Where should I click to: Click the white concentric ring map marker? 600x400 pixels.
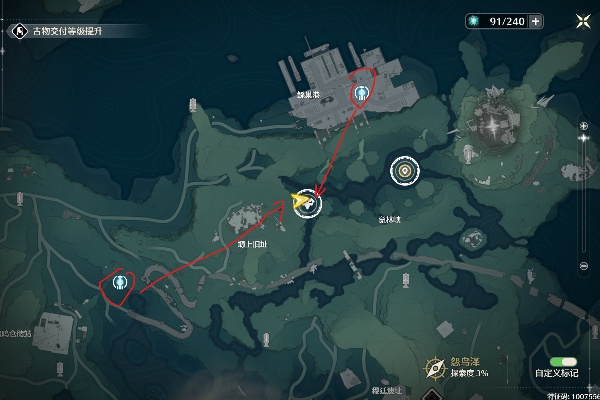(405, 172)
